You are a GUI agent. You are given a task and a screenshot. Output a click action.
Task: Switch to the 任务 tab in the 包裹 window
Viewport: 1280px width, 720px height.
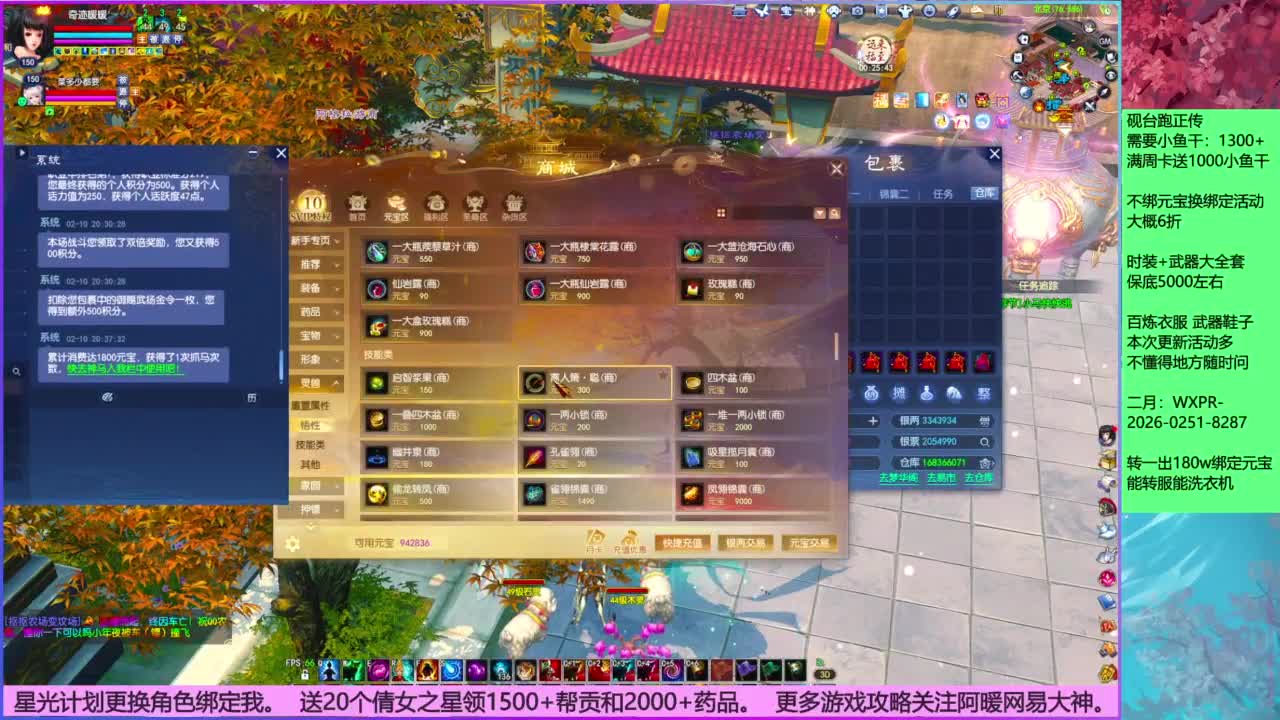point(943,192)
